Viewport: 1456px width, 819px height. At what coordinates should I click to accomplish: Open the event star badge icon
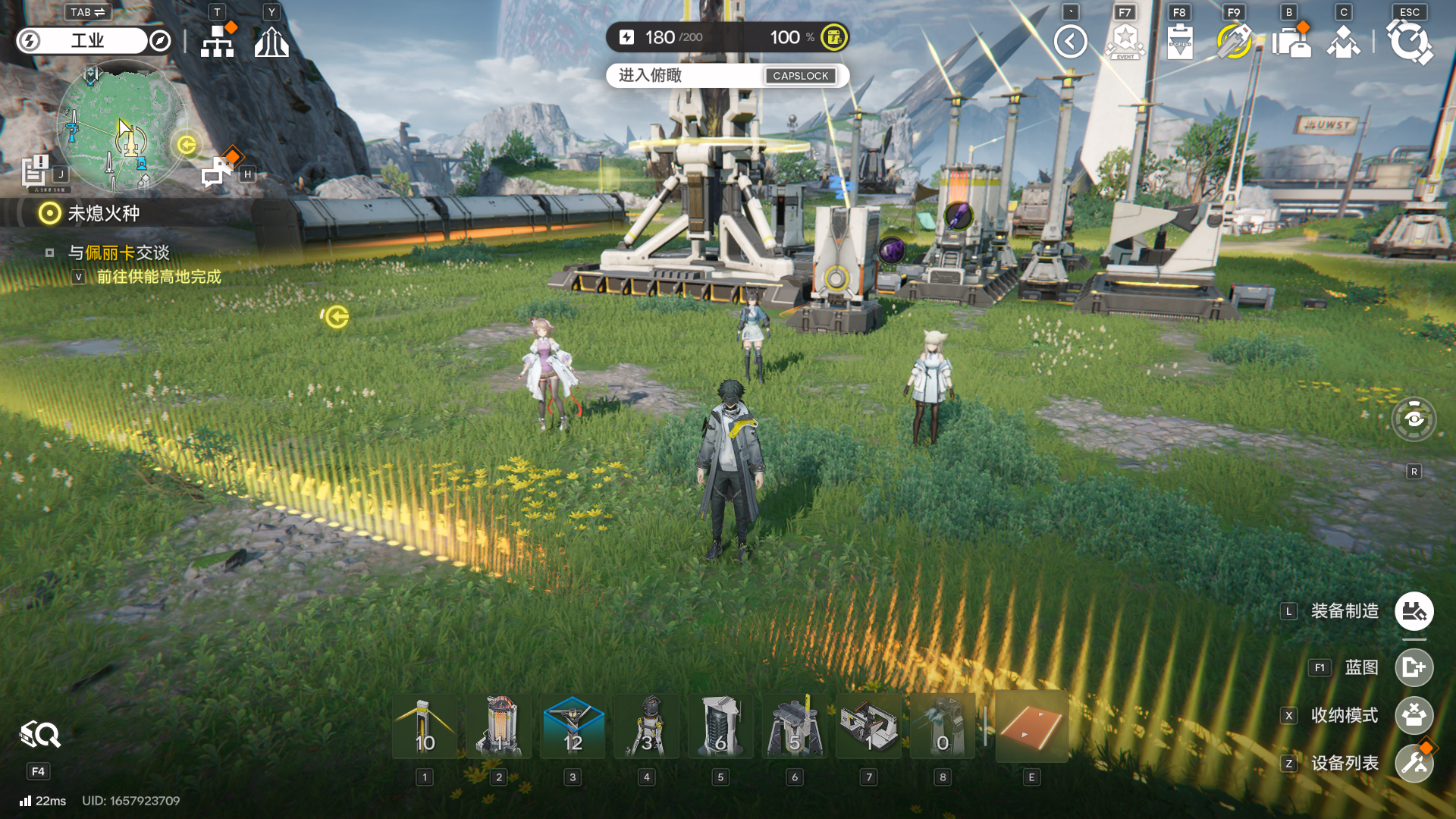1125,41
